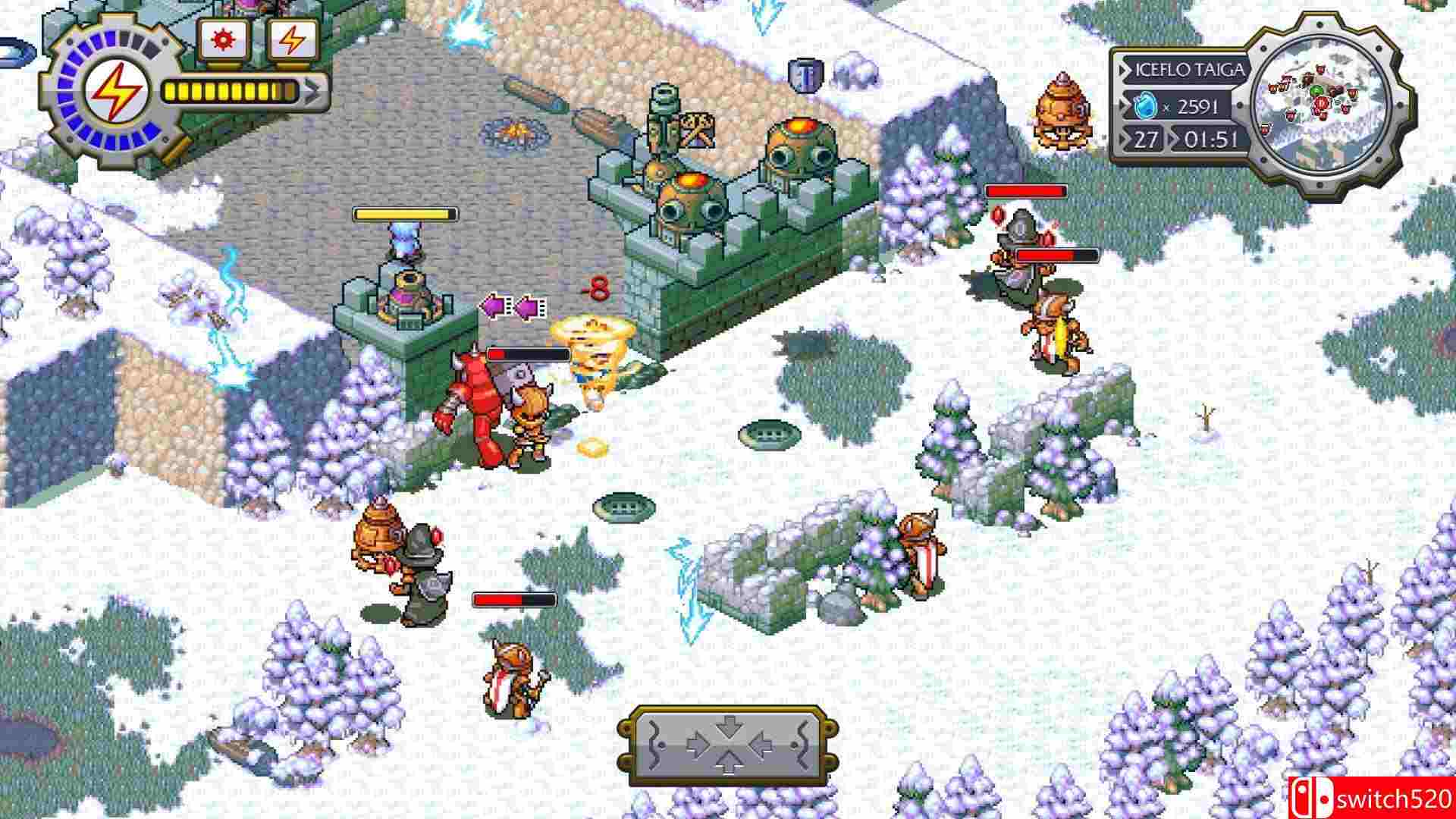Screen dimensions: 1456x819
Task: Select the ICEFLO TAIGA location label
Action: pos(1188,69)
